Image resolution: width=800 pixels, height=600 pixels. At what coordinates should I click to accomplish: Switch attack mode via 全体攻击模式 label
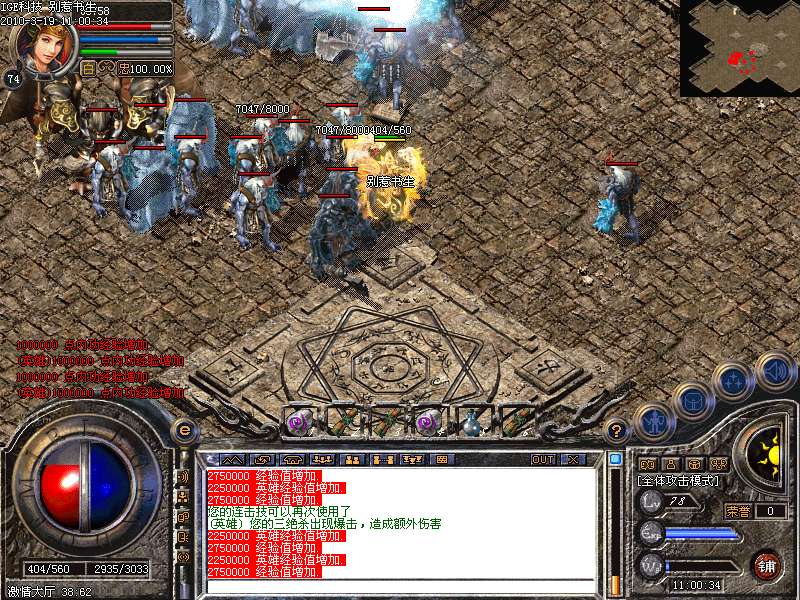pyautogui.click(x=680, y=481)
